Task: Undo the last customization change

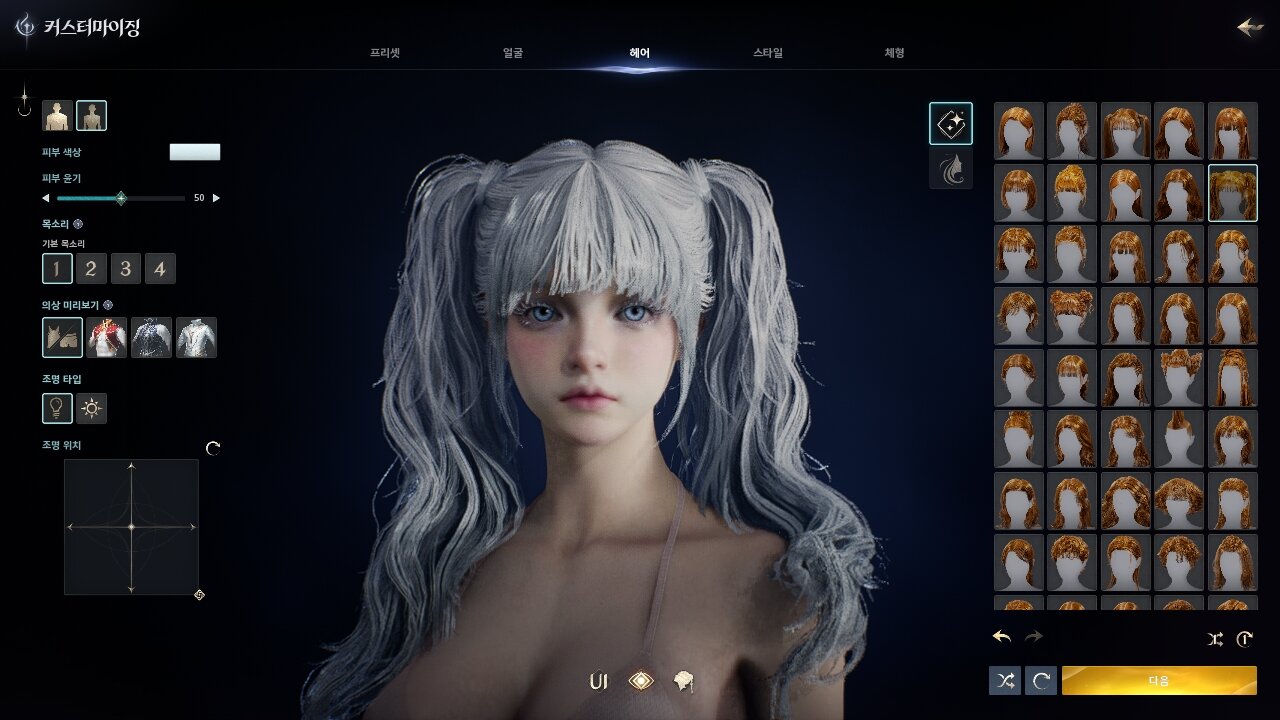Action: coord(1002,637)
